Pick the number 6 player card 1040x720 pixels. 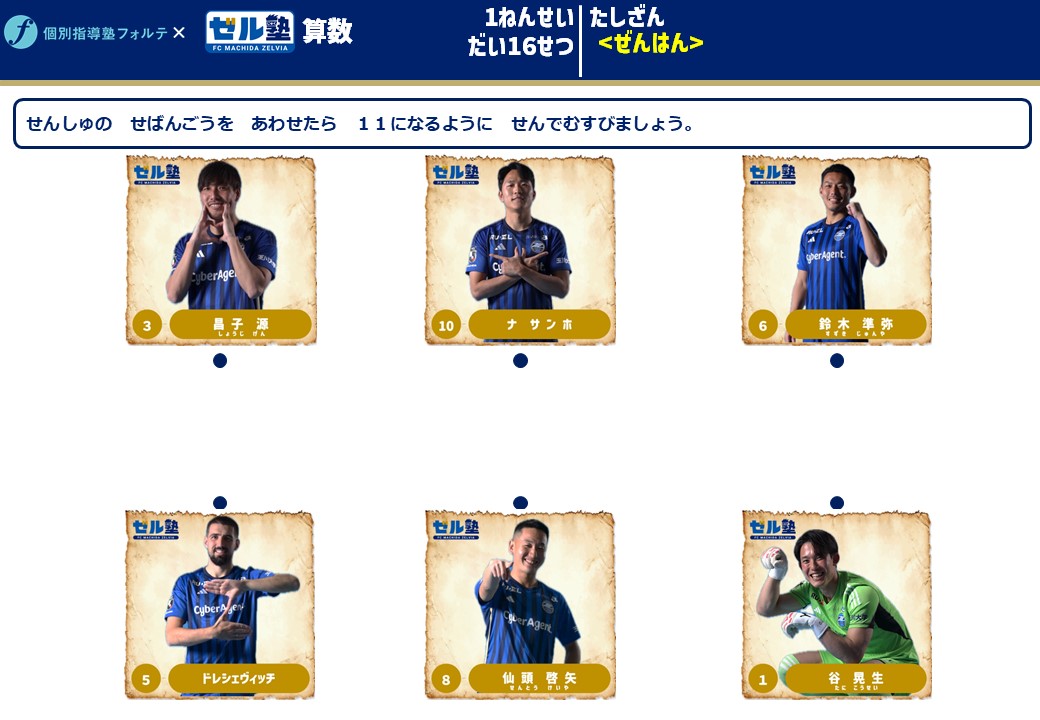click(x=837, y=250)
